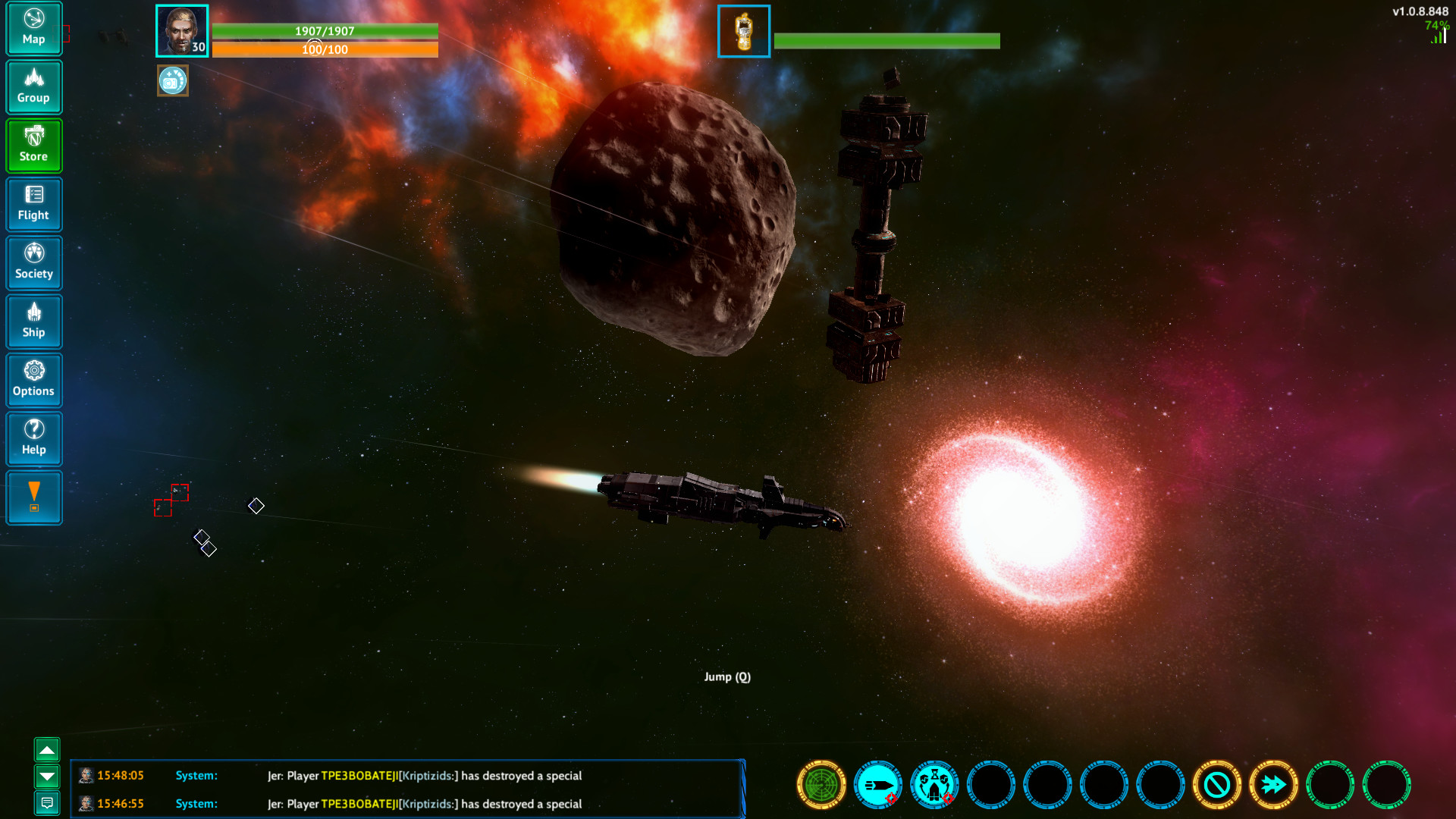This screenshot has height=819, width=1456.
Task: Open the Options settings
Action: tap(33, 380)
